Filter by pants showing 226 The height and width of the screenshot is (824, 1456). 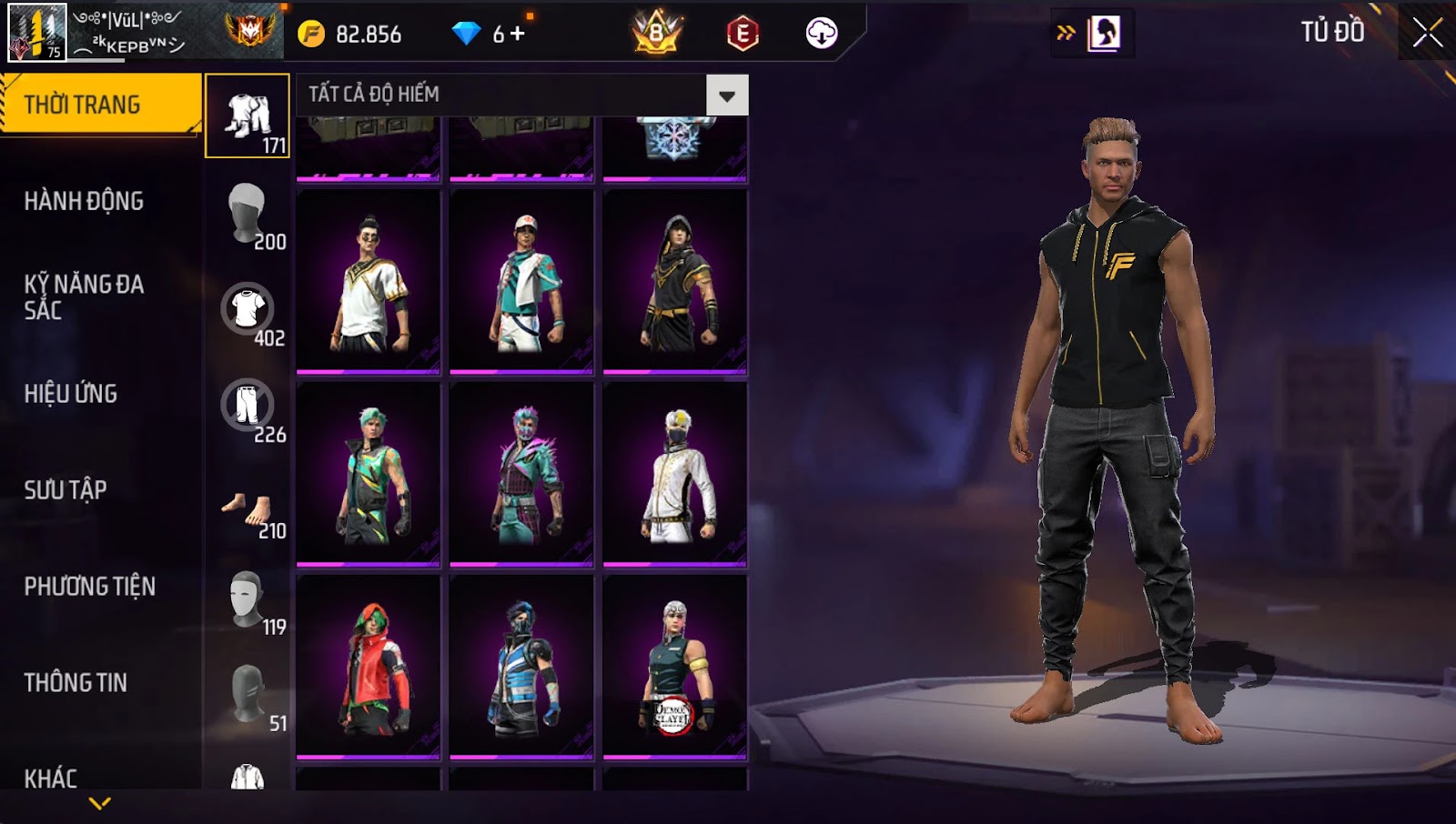click(248, 406)
